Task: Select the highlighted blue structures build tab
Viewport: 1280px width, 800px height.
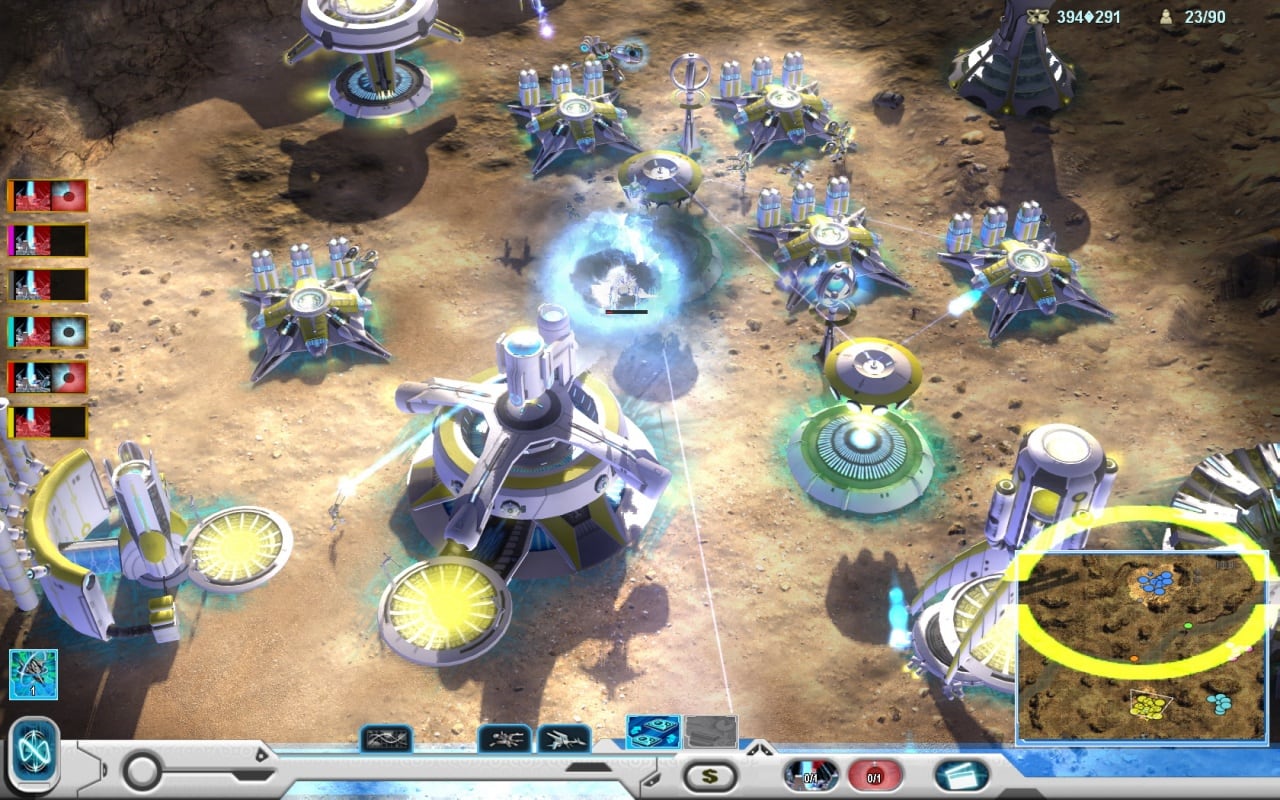Action: (x=653, y=732)
